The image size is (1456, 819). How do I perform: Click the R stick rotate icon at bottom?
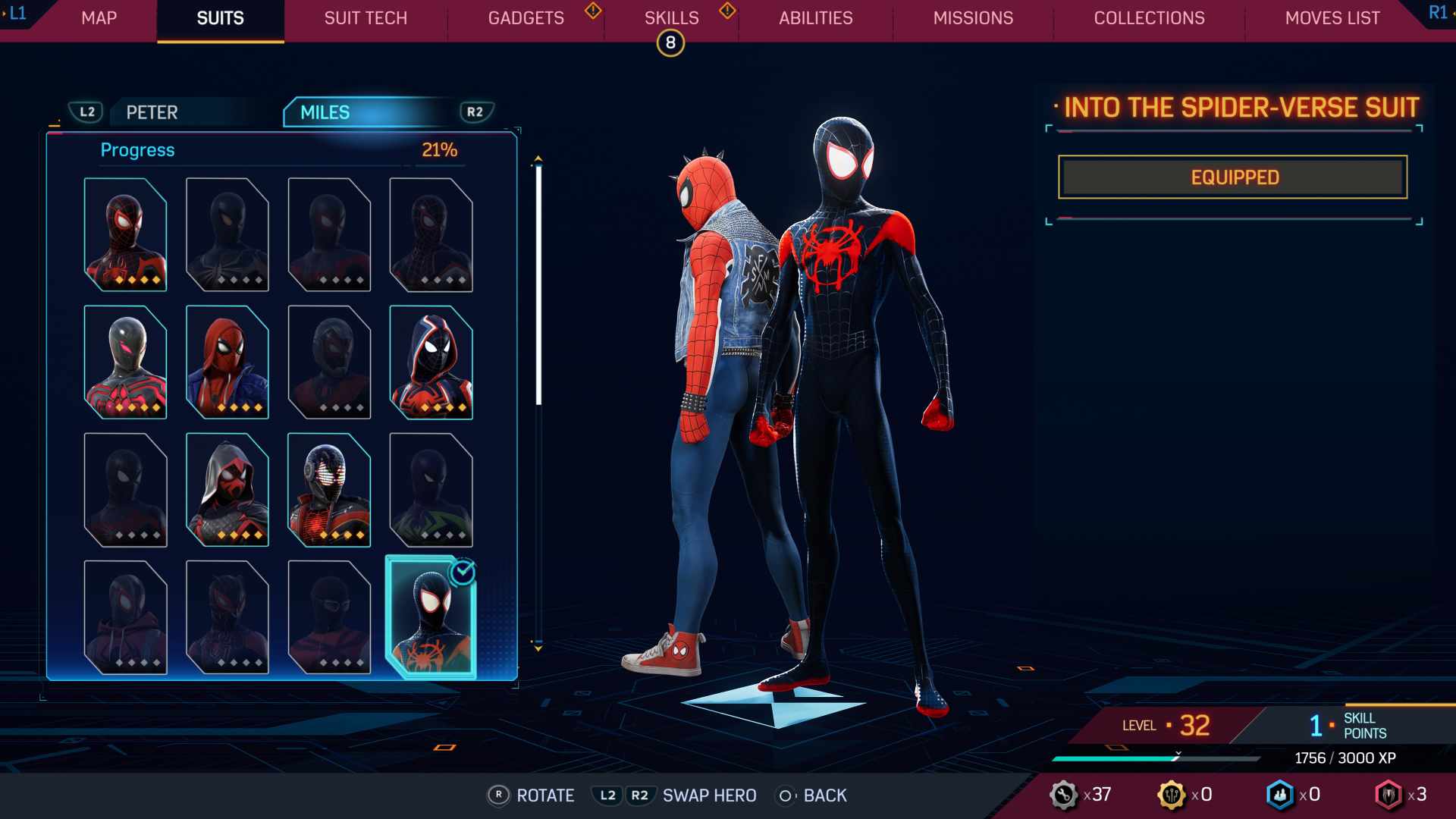498,795
